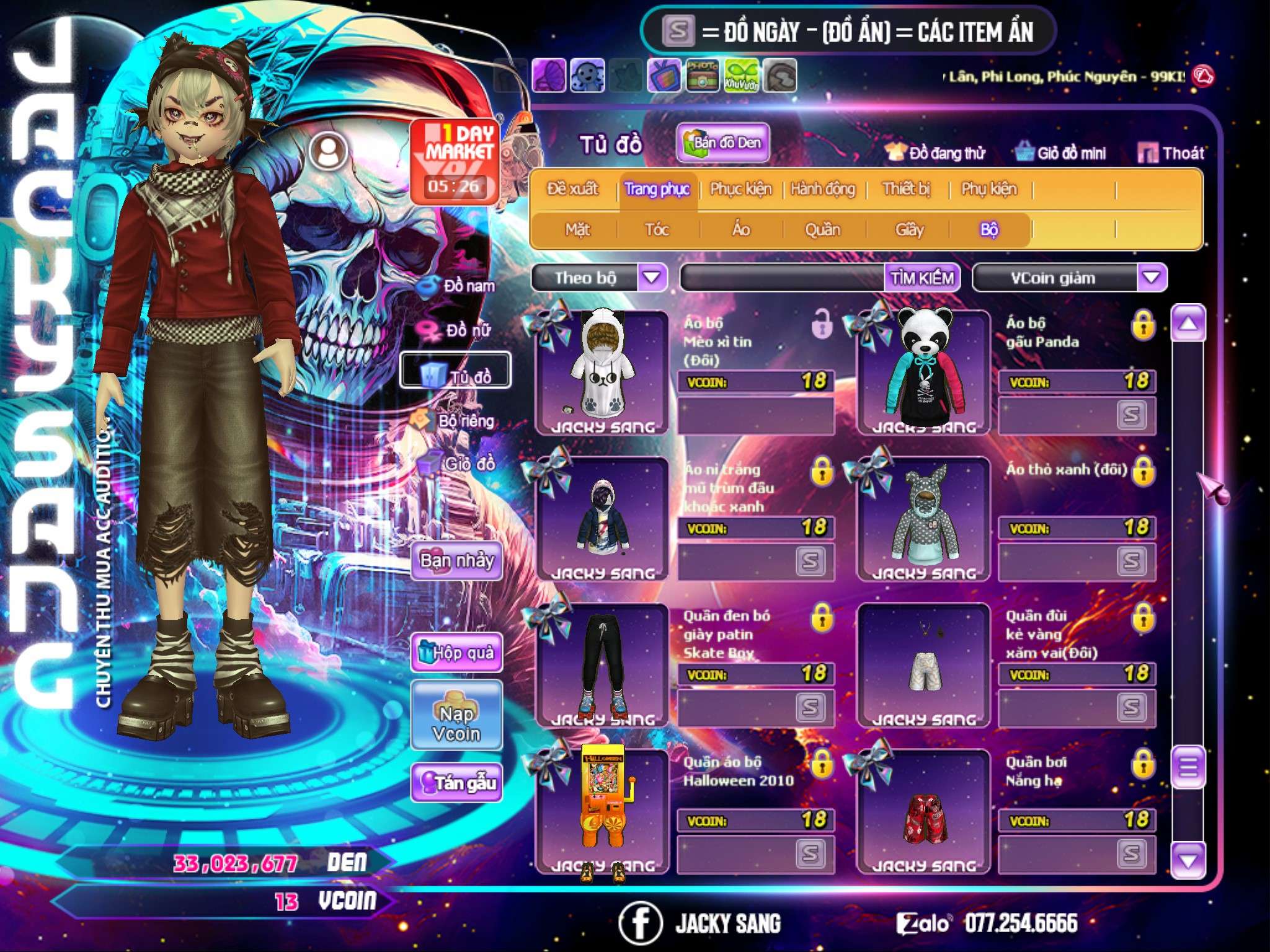Switch to the Phục kiện tab
Viewport: 1270px width, 952px height.
pyautogui.click(x=740, y=189)
